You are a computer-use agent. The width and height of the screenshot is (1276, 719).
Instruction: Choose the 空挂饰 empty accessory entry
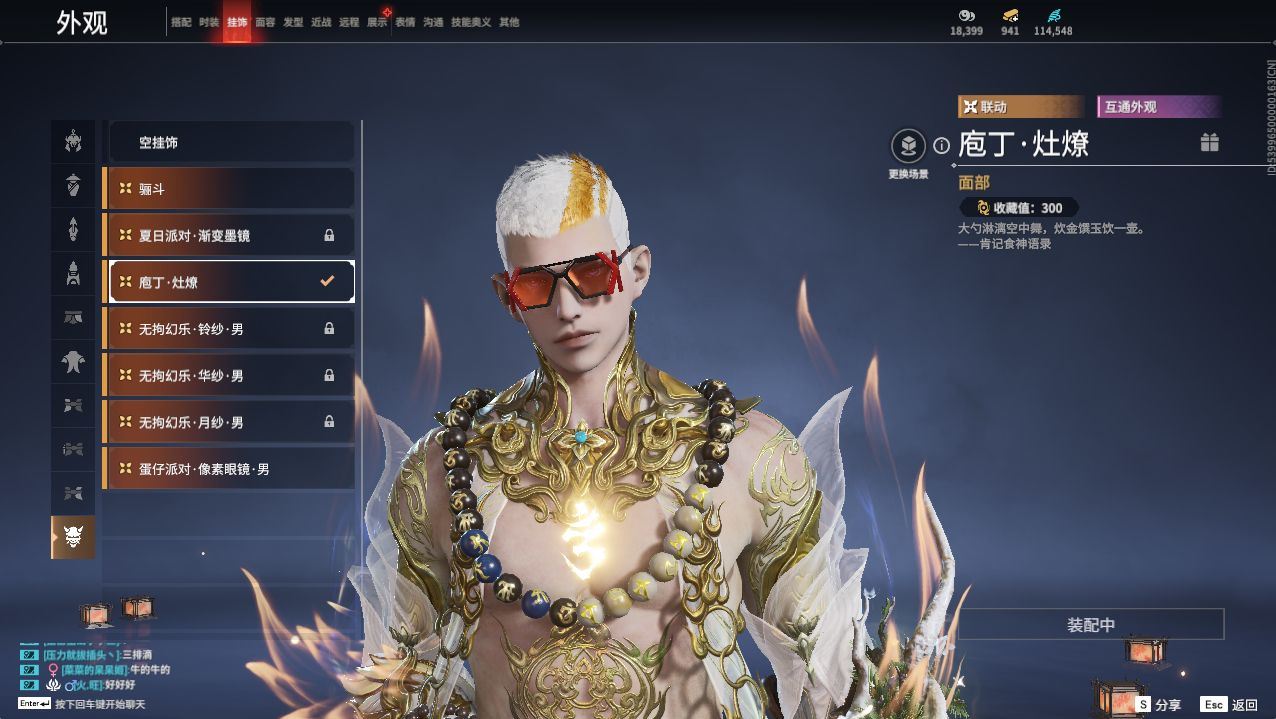coord(230,143)
